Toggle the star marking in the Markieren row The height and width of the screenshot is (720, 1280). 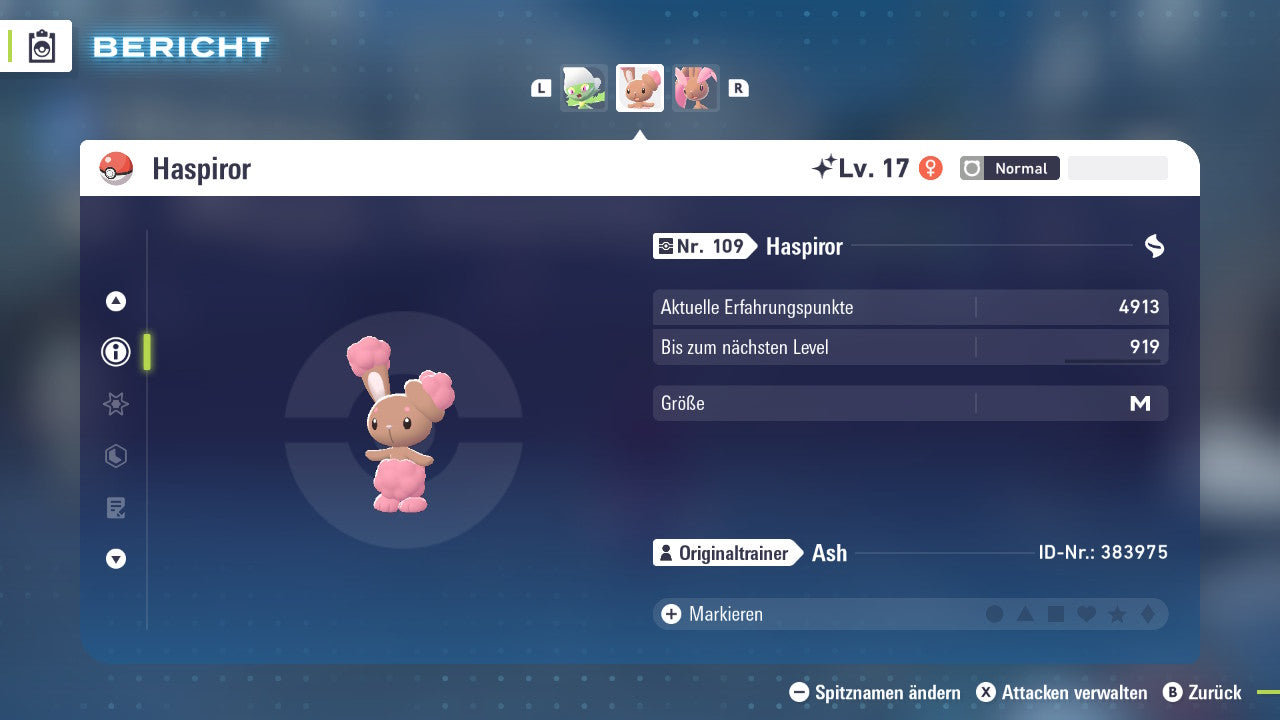click(1115, 614)
